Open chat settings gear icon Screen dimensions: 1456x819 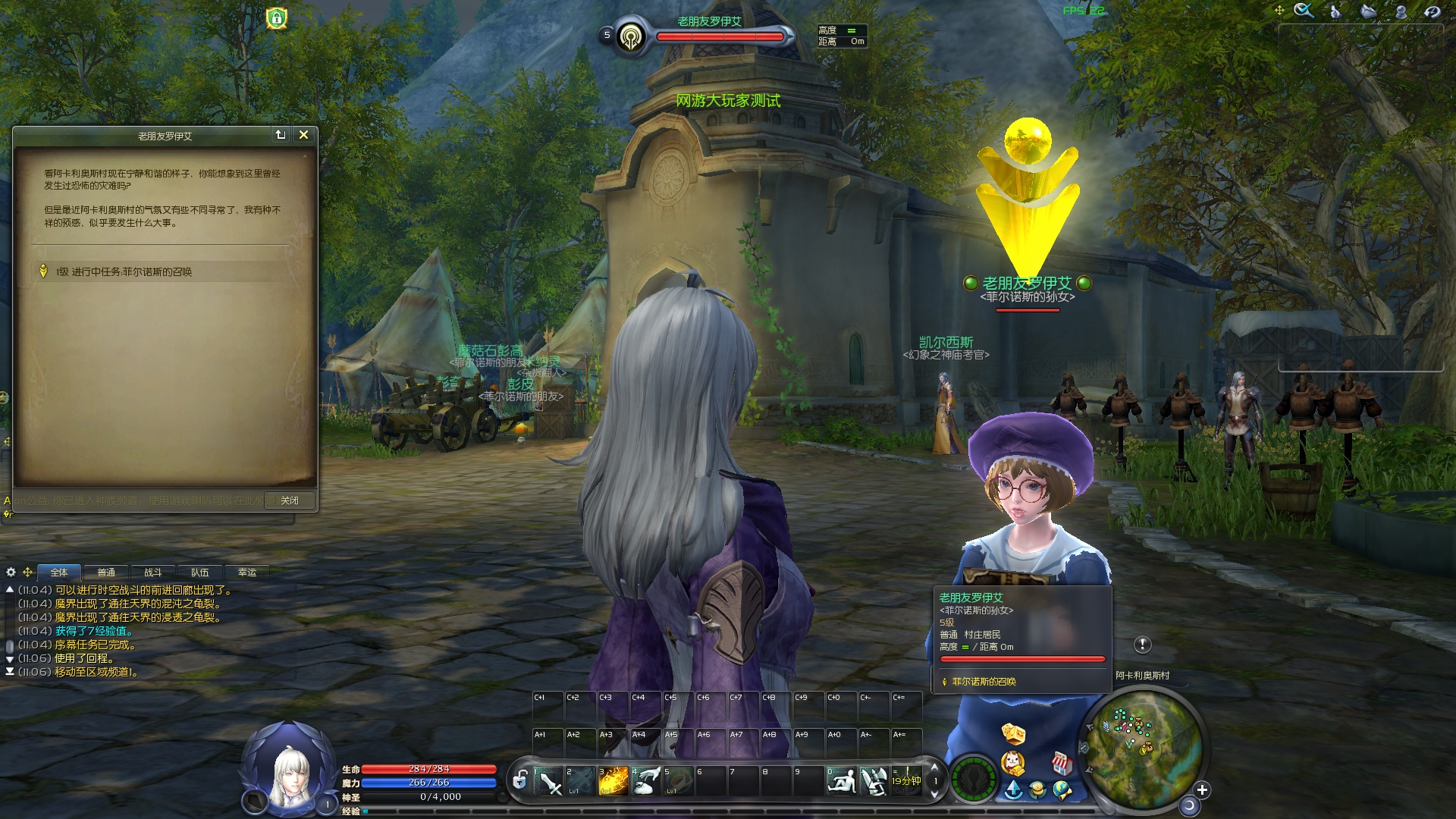(11, 572)
